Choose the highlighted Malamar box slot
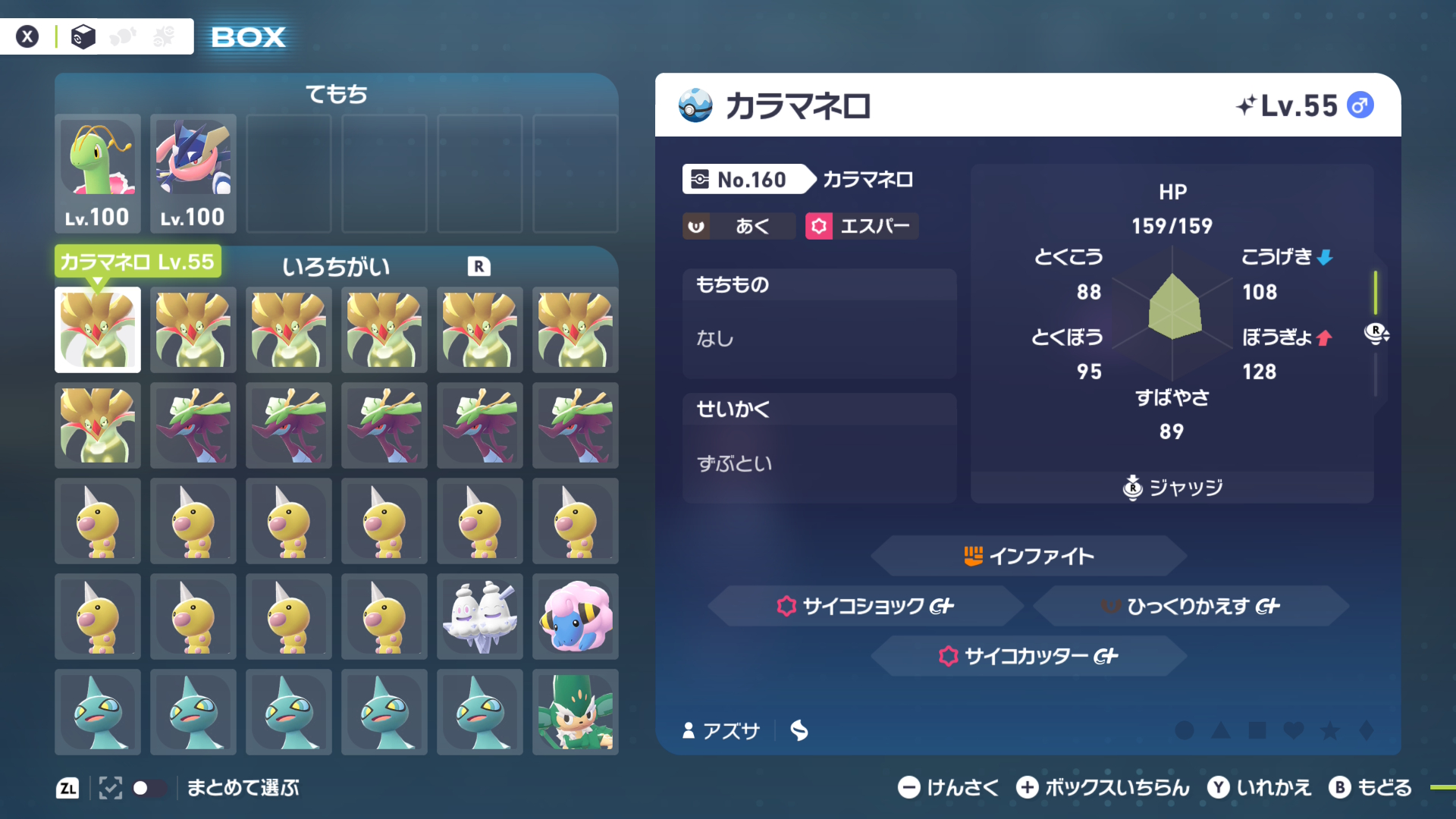Screen dimensions: 1456x819 [98, 330]
